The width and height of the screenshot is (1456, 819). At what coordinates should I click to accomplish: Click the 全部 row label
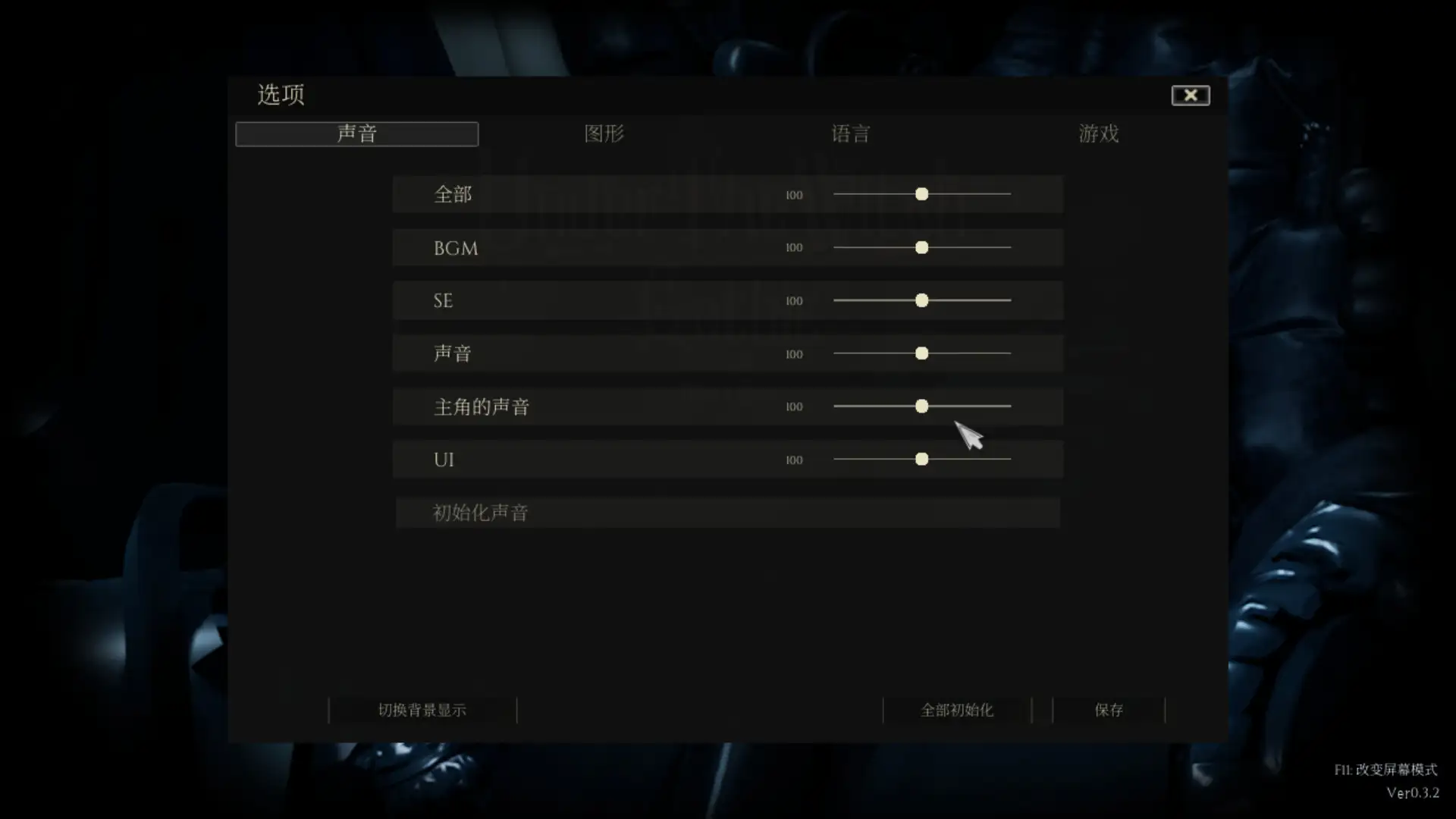pos(453,194)
